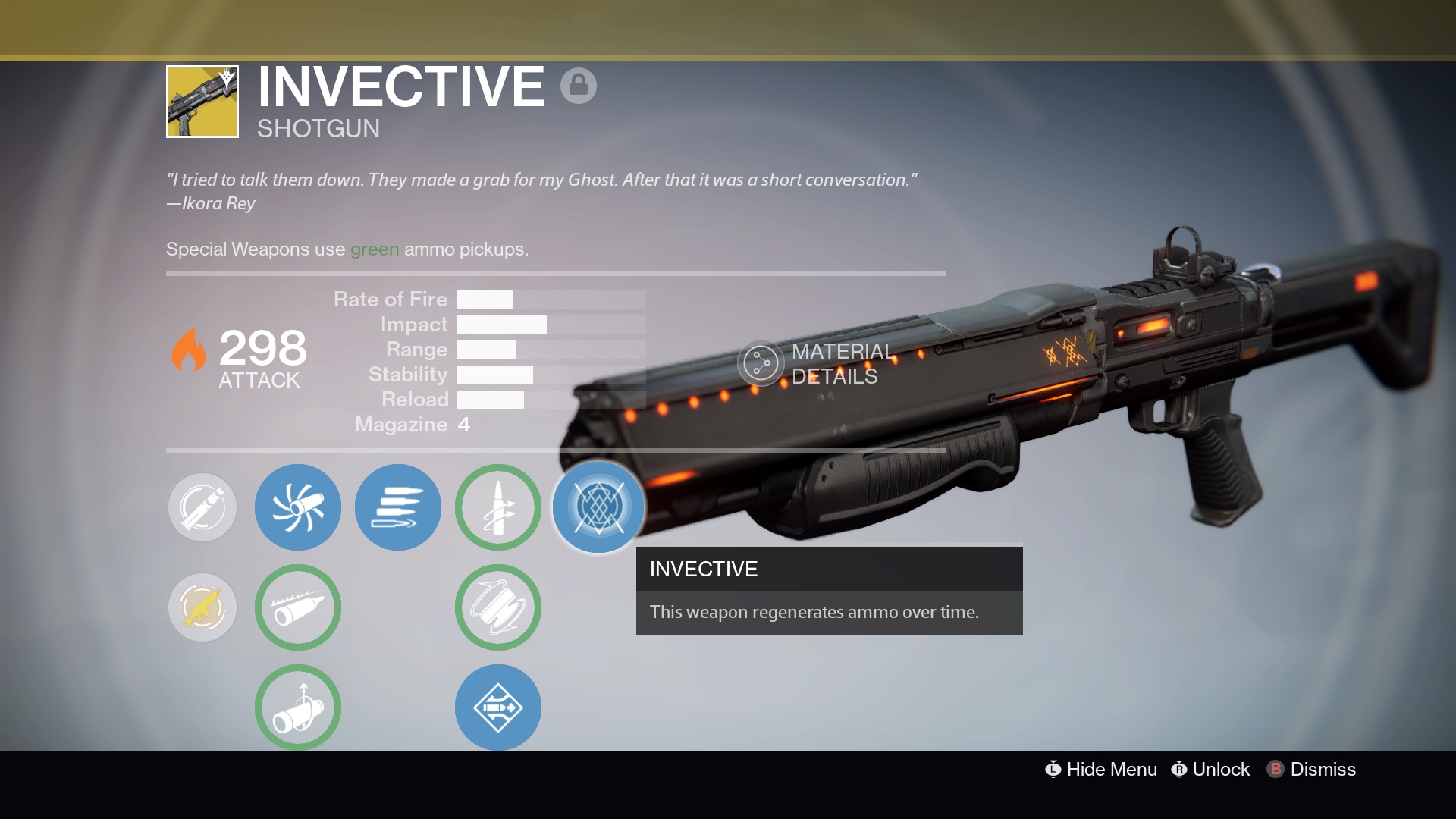Select the barrel with upward arrow perk

298,707
